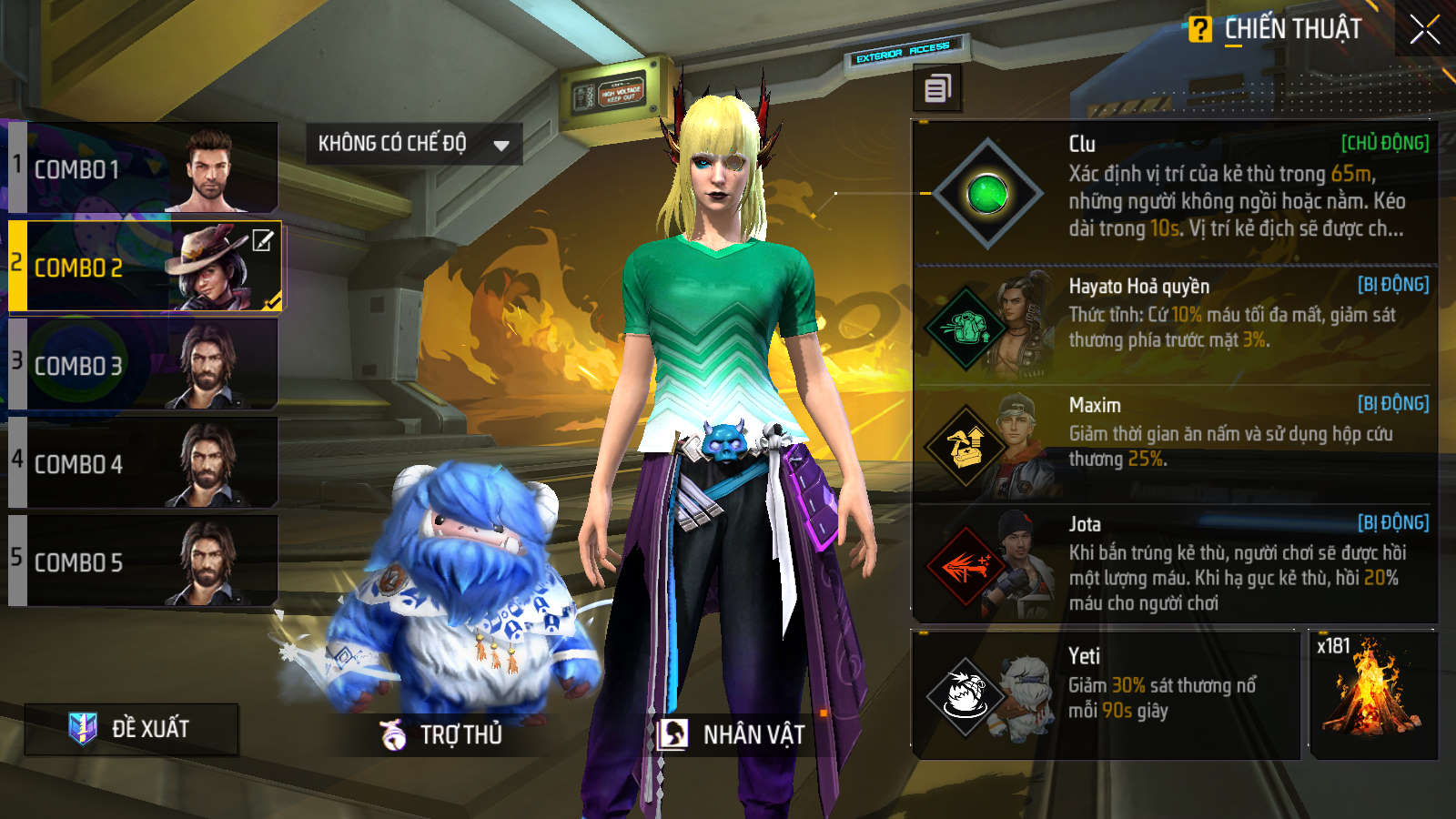Select the Yeti pet skill panel
Viewport: 1456px width, 819px height.
tap(1106, 695)
